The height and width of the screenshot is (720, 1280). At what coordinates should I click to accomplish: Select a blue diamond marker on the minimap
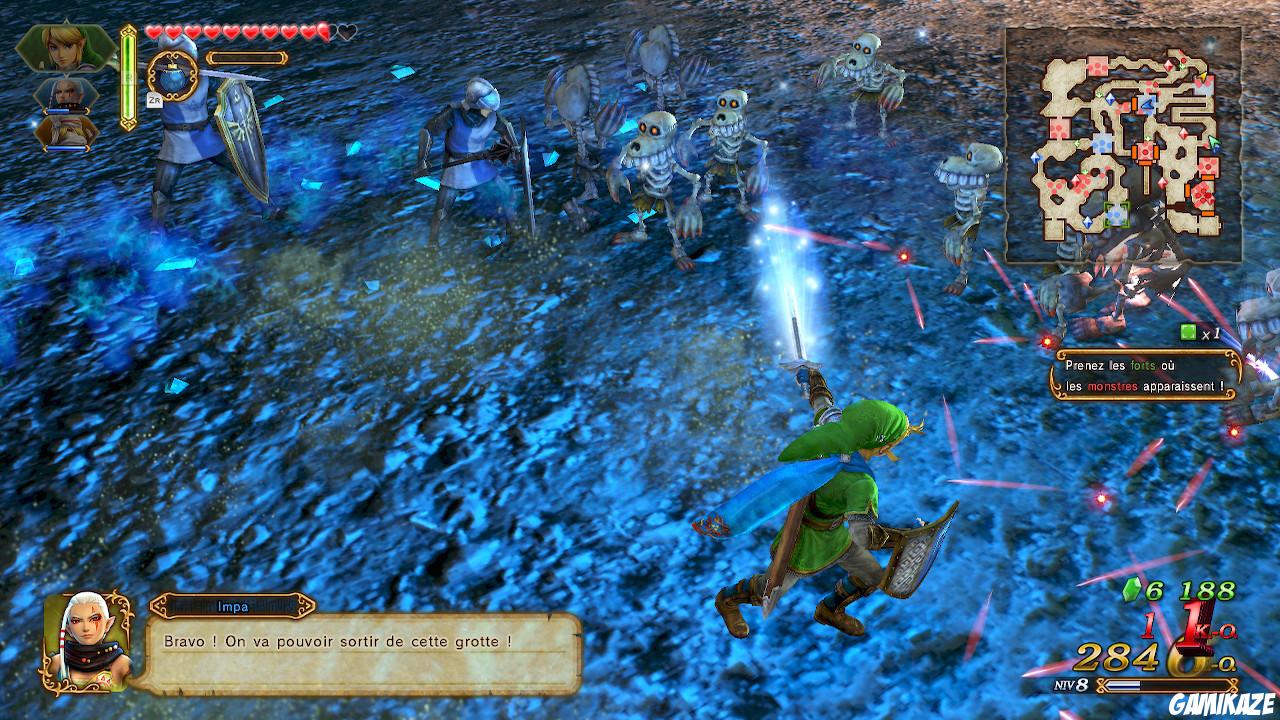pyautogui.click(x=1110, y=100)
